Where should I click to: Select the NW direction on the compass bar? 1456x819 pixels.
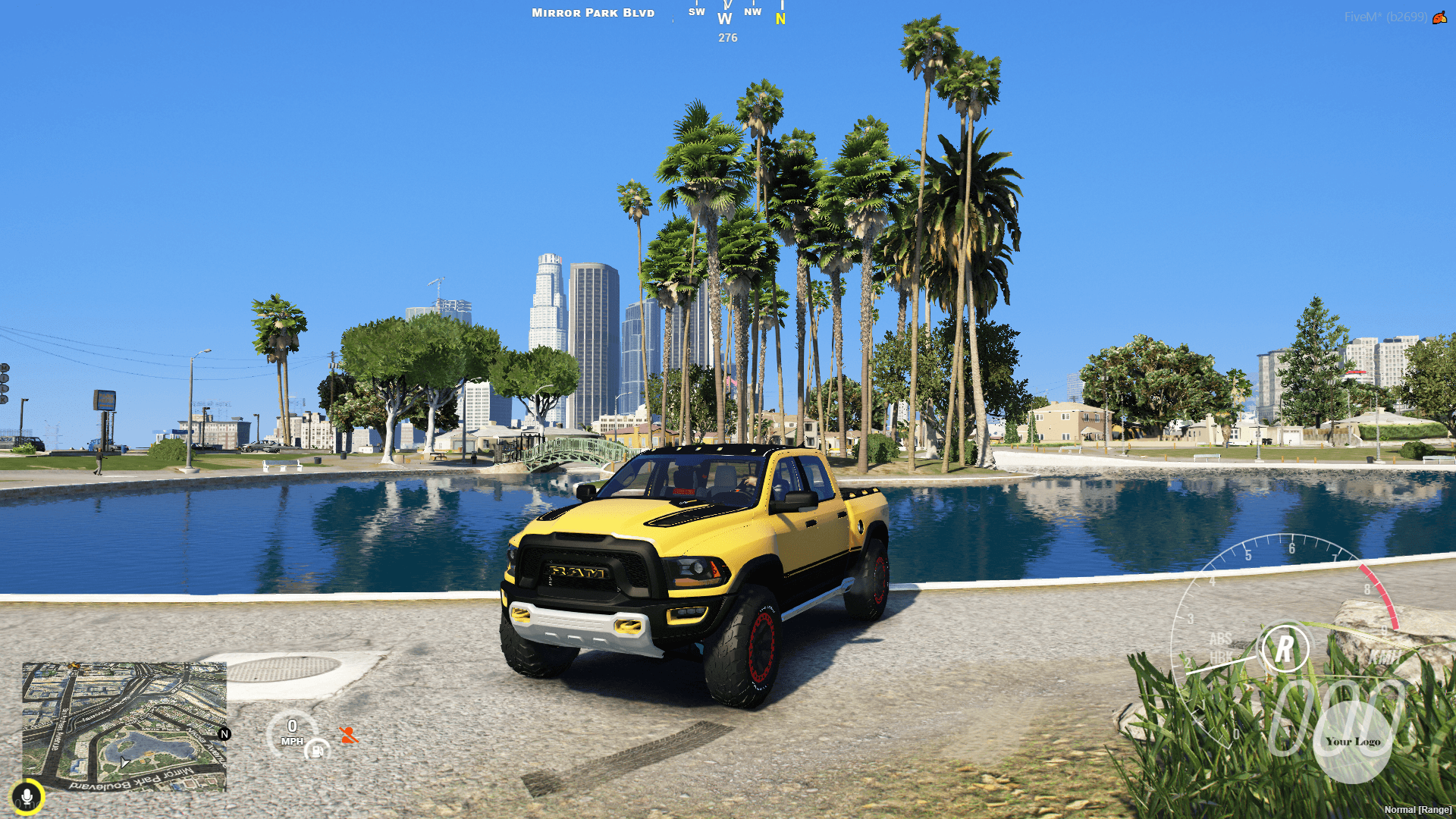[753, 12]
